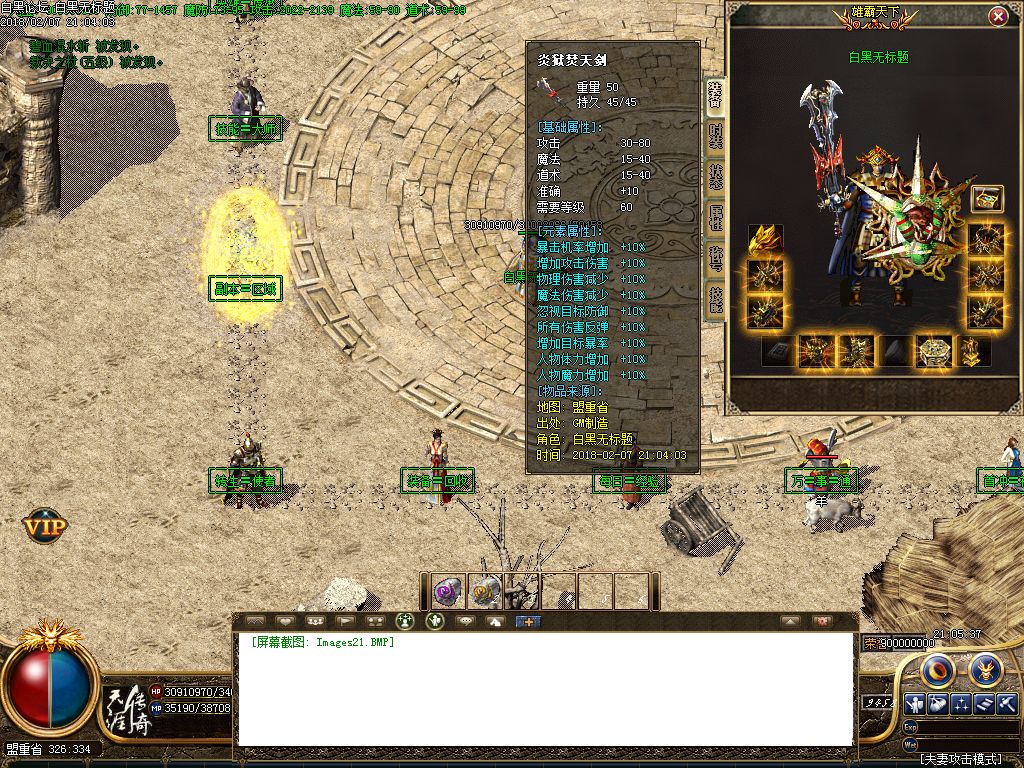Screen dimensions: 1024x768
Task: Switch to the 技能 (skills) tab
Action: tap(716, 297)
